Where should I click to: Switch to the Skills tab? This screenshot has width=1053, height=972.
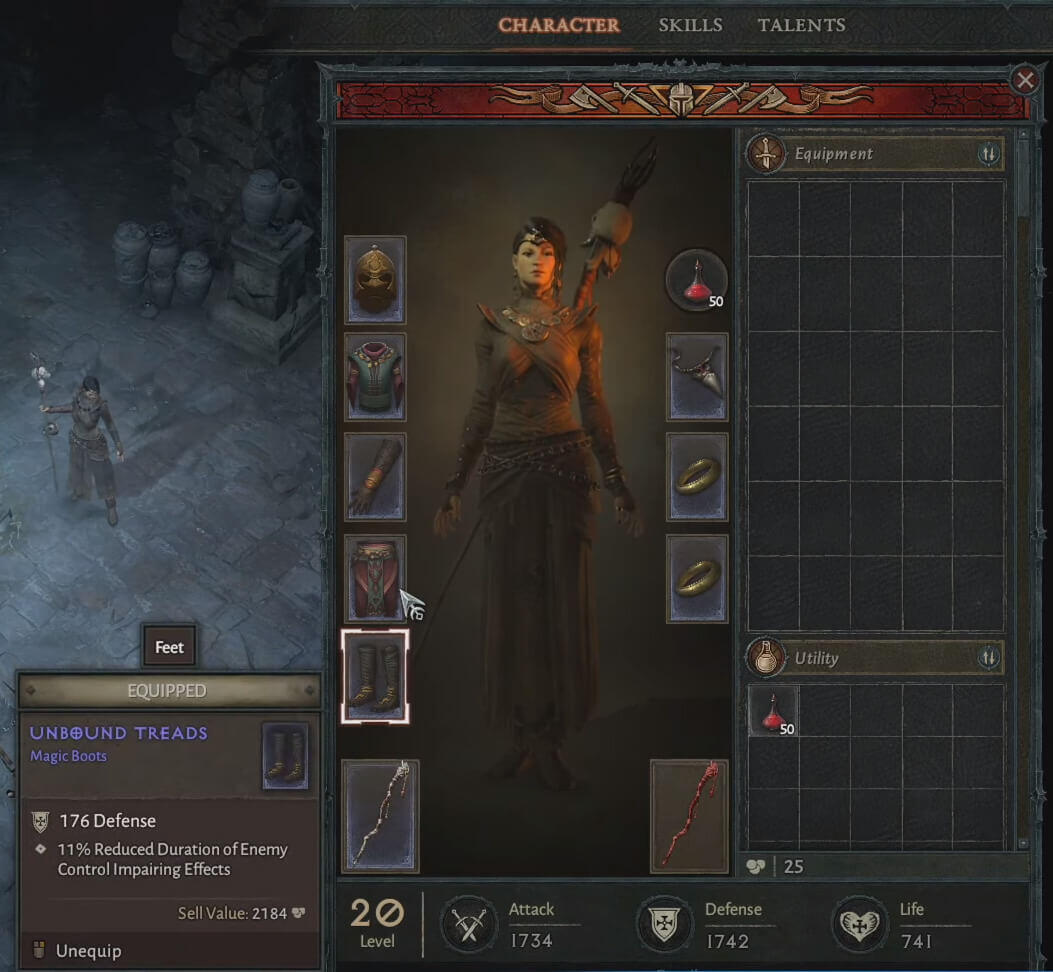690,25
